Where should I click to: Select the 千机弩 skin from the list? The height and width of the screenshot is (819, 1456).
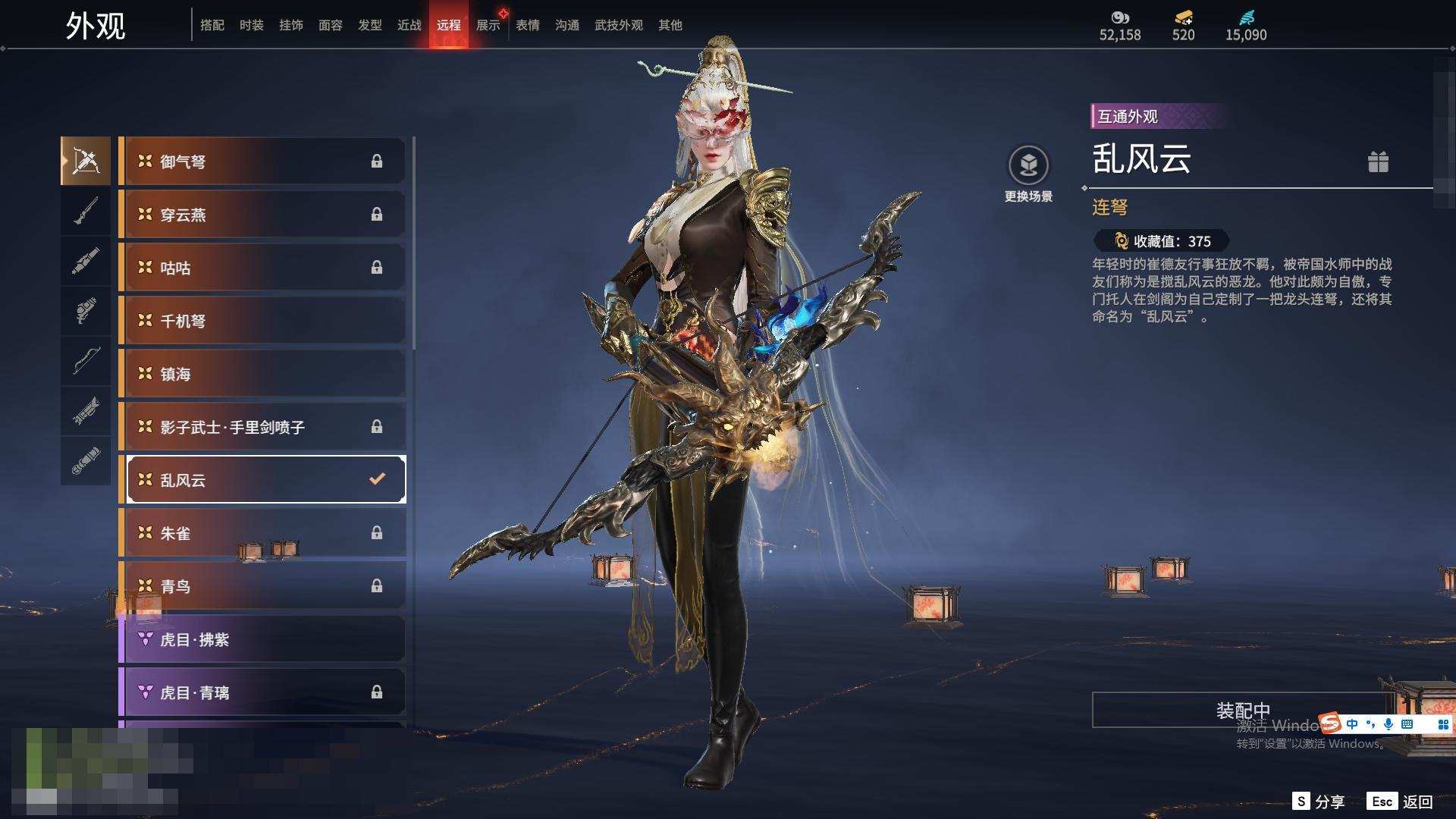click(x=262, y=321)
